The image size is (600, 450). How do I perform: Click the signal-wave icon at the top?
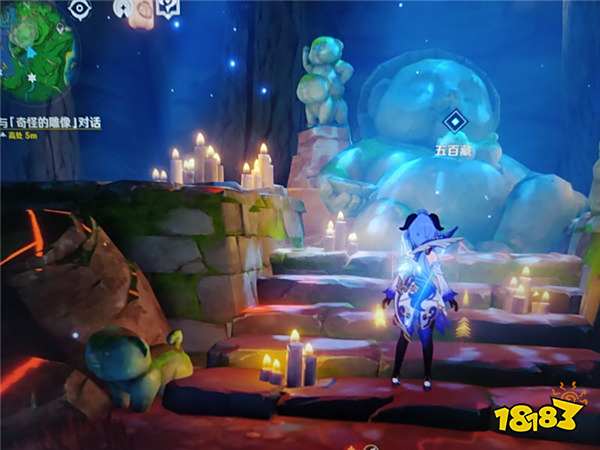click(123, 7)
